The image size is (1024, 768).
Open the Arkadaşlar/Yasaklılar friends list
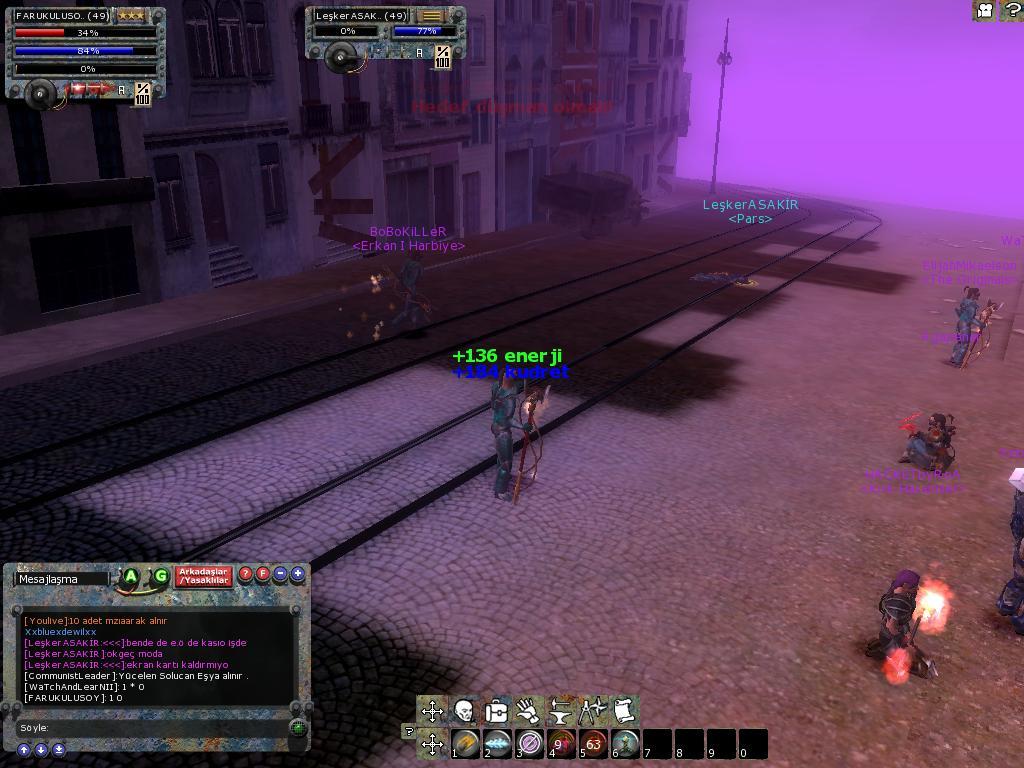coord(204,577)
